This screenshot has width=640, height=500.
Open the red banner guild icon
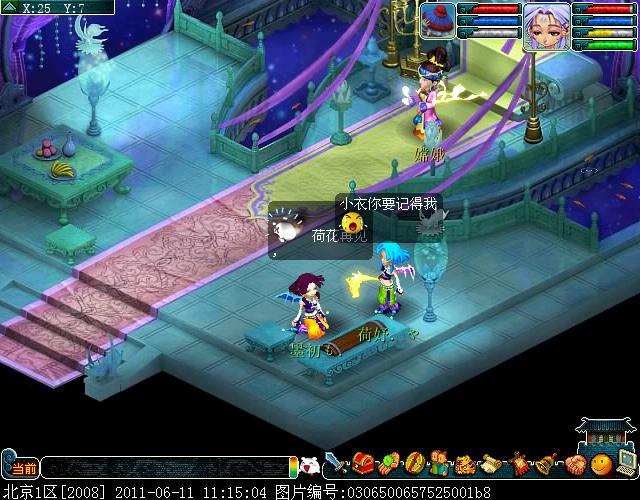point(520,464)
